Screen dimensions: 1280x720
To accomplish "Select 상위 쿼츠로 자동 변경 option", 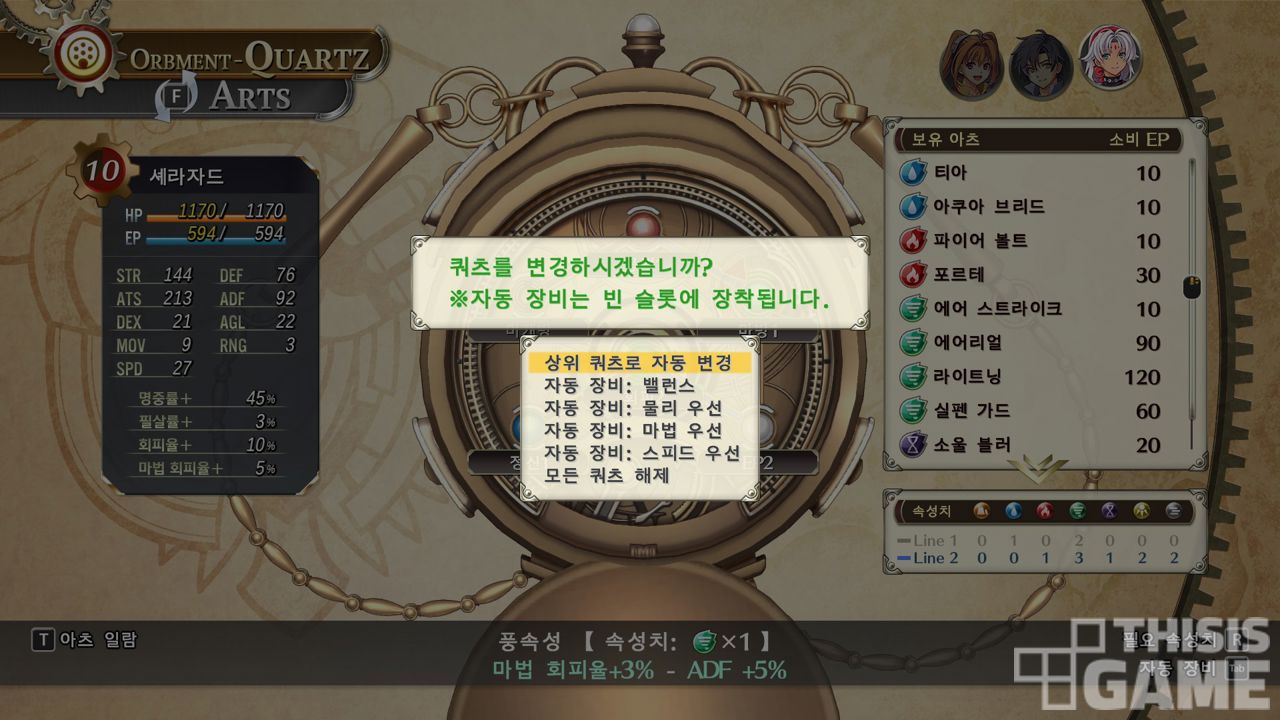I will pyautogui.click(x=639, y=362).
